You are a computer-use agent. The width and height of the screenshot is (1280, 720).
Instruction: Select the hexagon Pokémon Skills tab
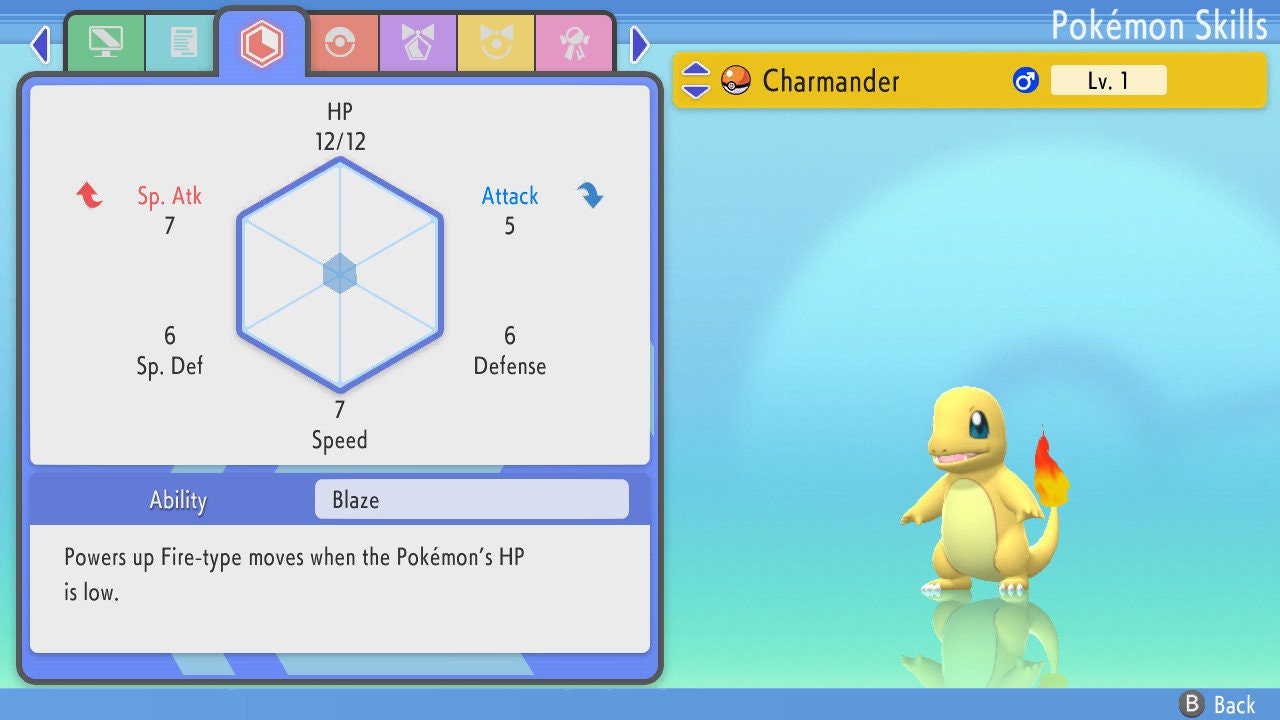pos(262,43)
